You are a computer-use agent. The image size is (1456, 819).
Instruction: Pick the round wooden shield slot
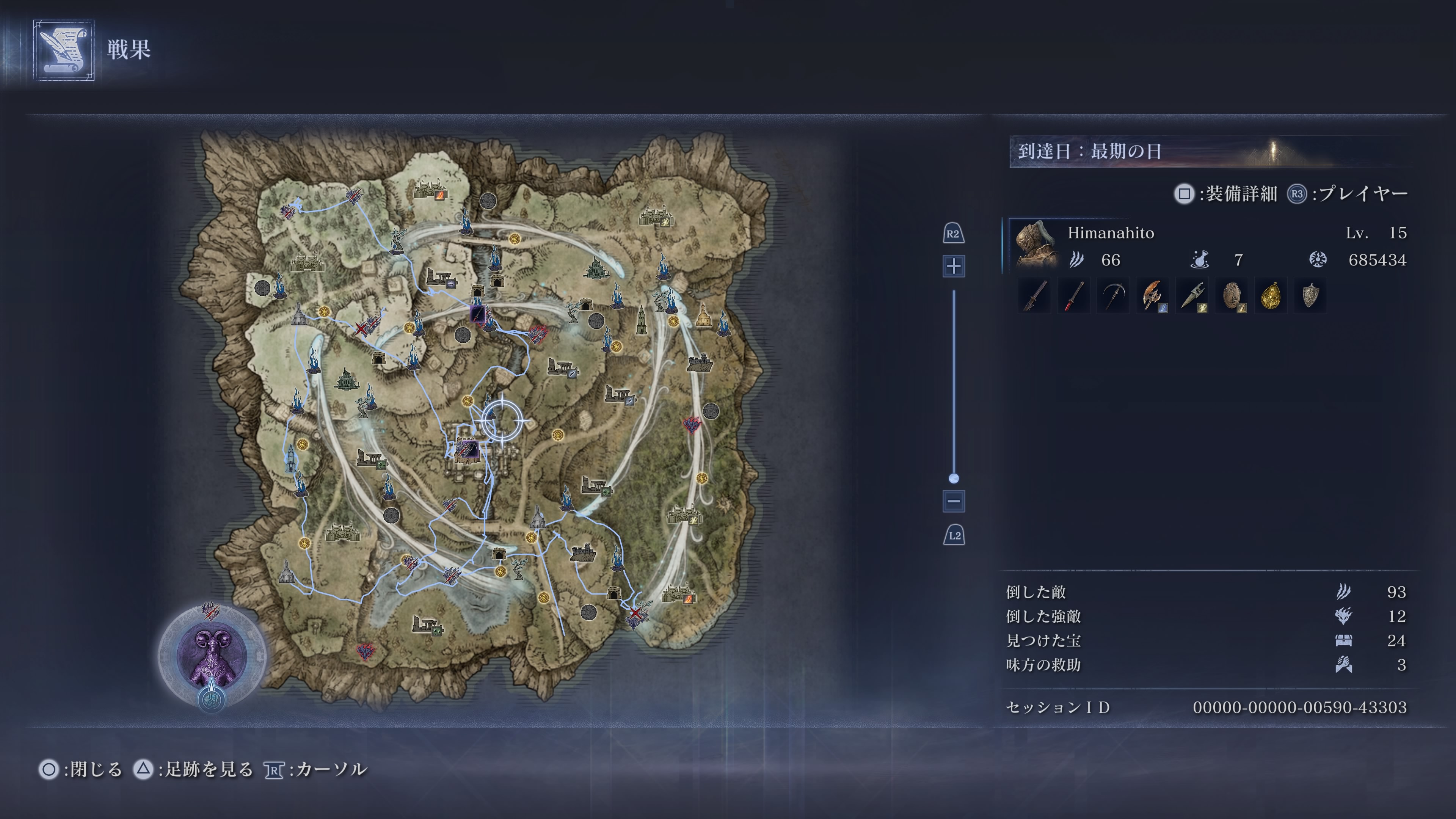point(1232,296)
